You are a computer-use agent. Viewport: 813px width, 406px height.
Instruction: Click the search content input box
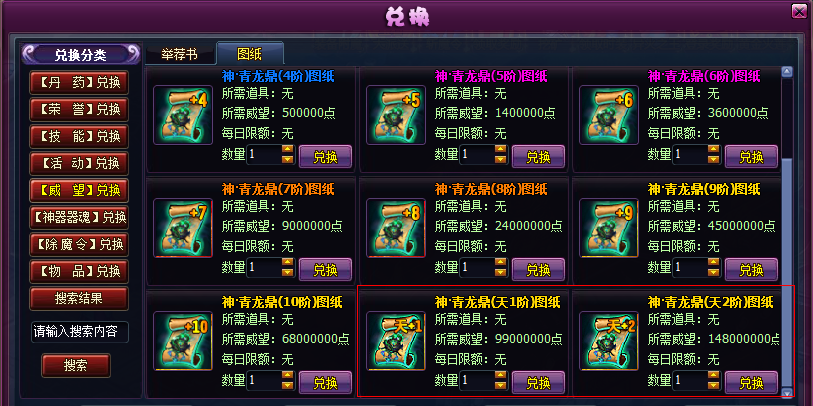coord(80,332)
